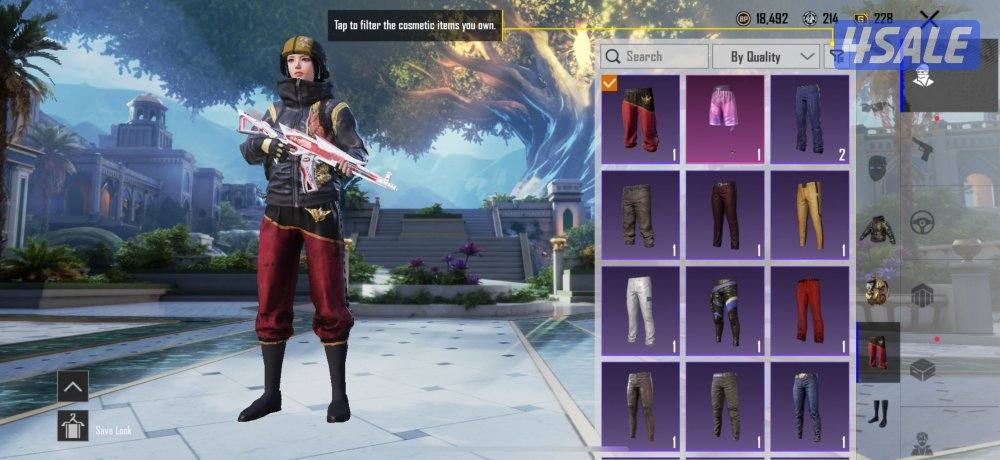Screen dimensions: 1000x460
Task: Select the yellow pants item
Action: click(x=809, y=213)
